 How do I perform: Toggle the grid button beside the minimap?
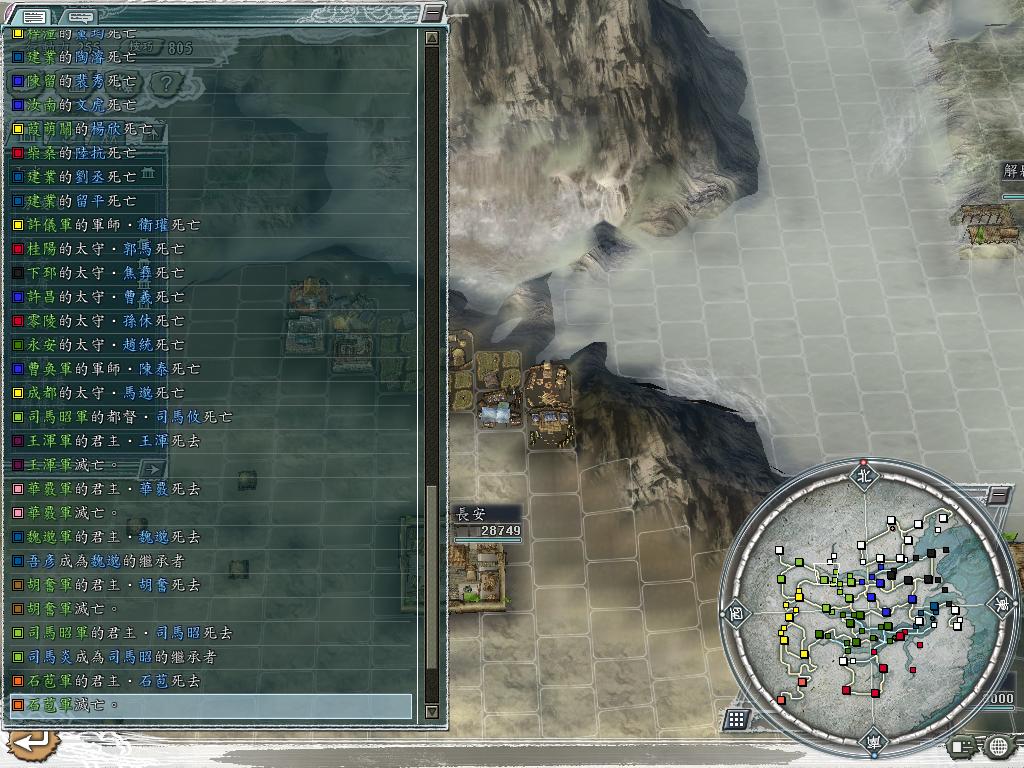point(736,718)
